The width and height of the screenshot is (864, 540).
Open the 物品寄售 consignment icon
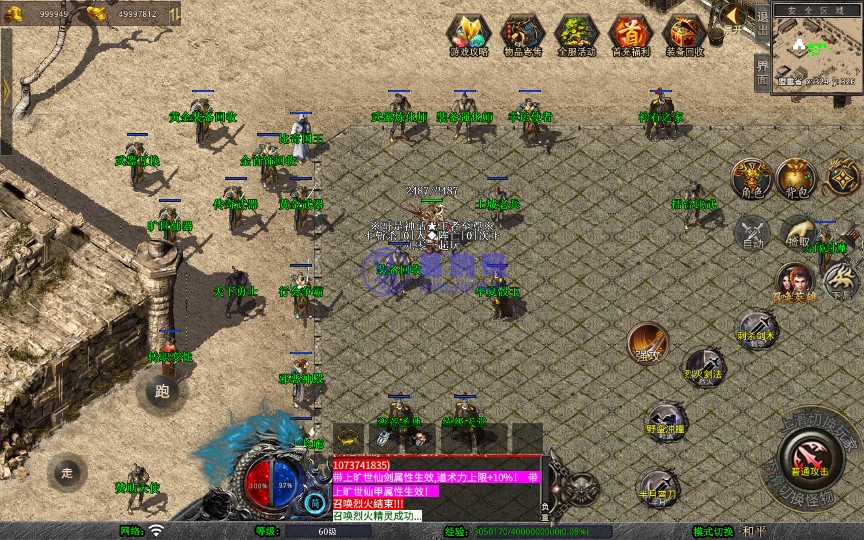[x=521, y=33]
